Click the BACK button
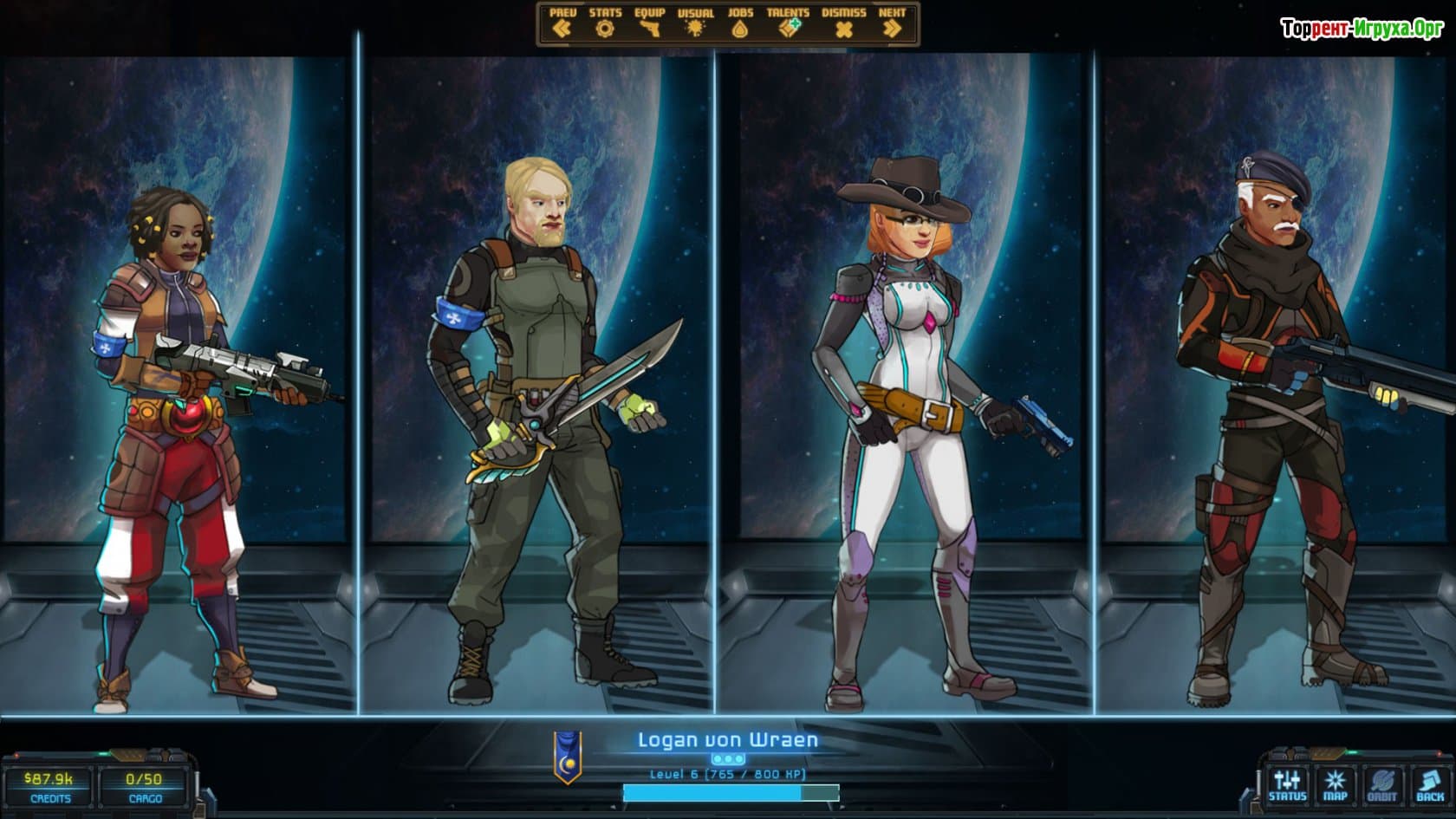 pos(1430,785)
